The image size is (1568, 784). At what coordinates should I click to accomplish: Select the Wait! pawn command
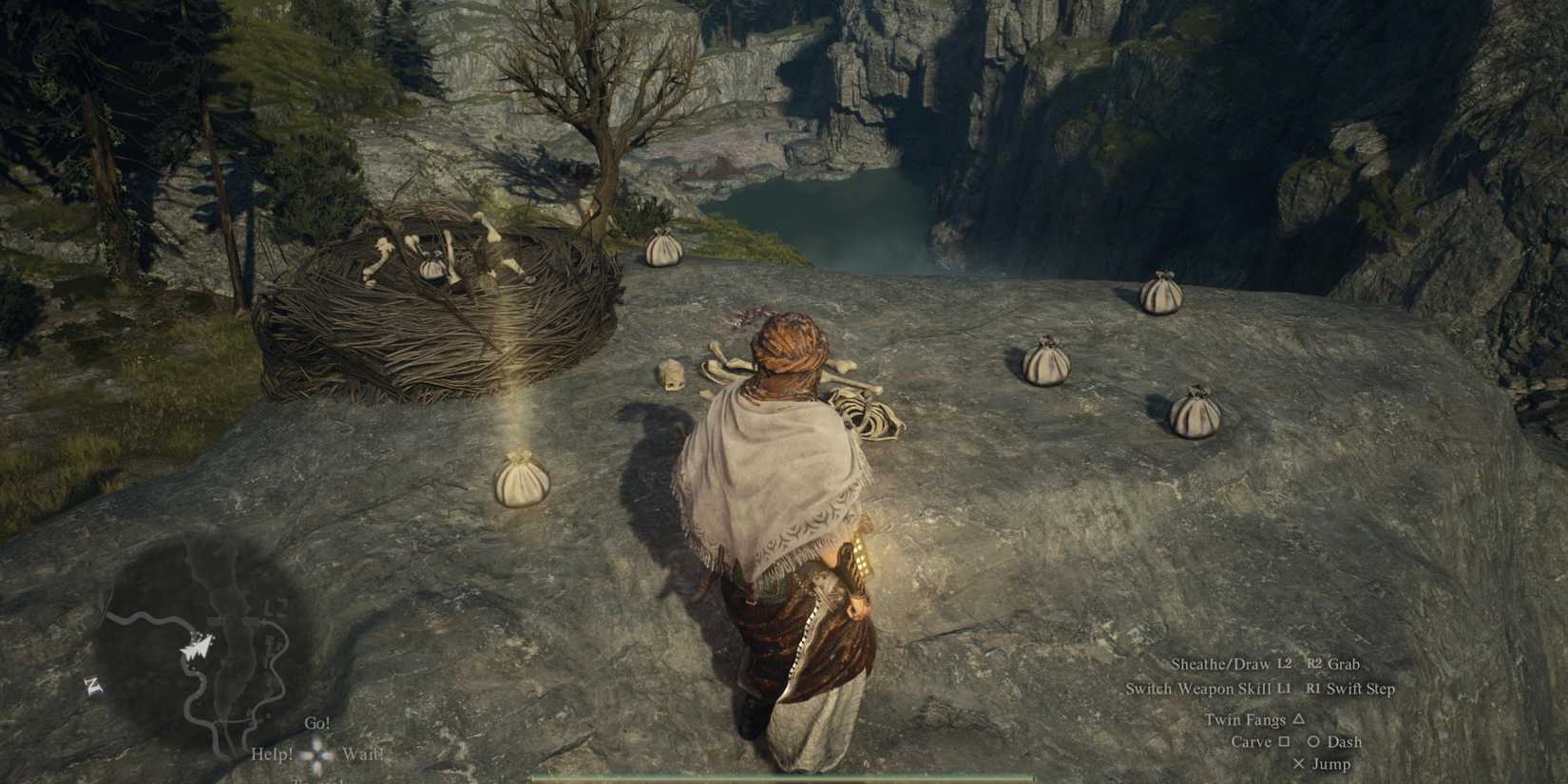click(x=362, y=754)
